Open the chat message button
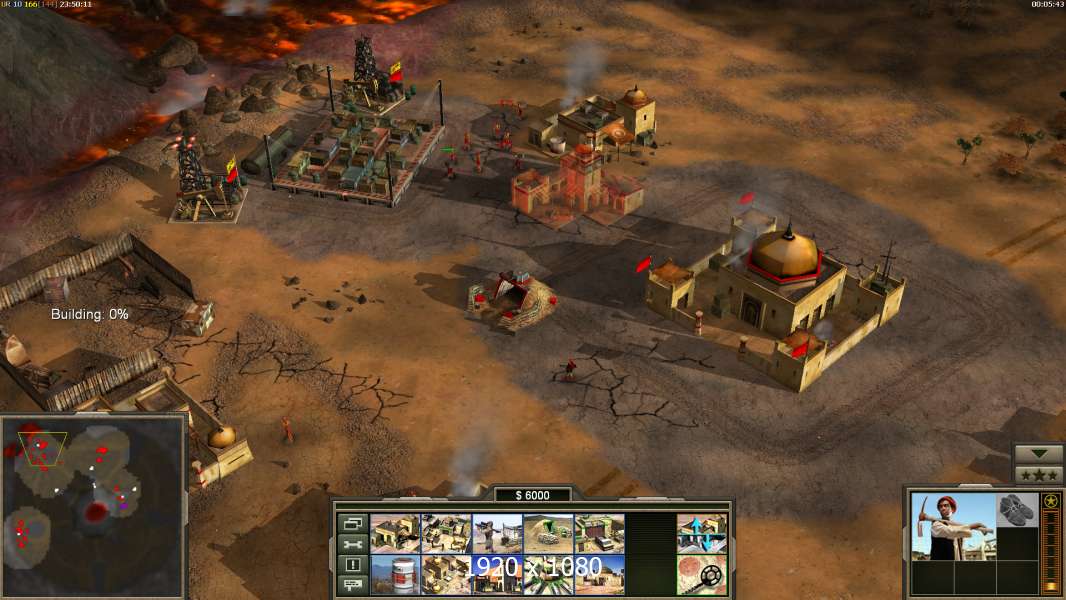The image size is (1066, 600). (352, 584)
